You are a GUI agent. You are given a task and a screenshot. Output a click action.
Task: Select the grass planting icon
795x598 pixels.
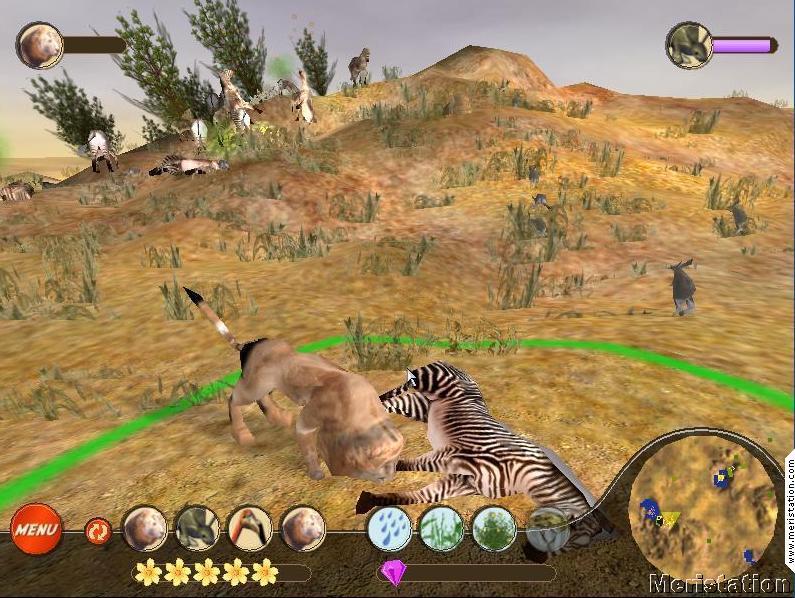(441, 528)
